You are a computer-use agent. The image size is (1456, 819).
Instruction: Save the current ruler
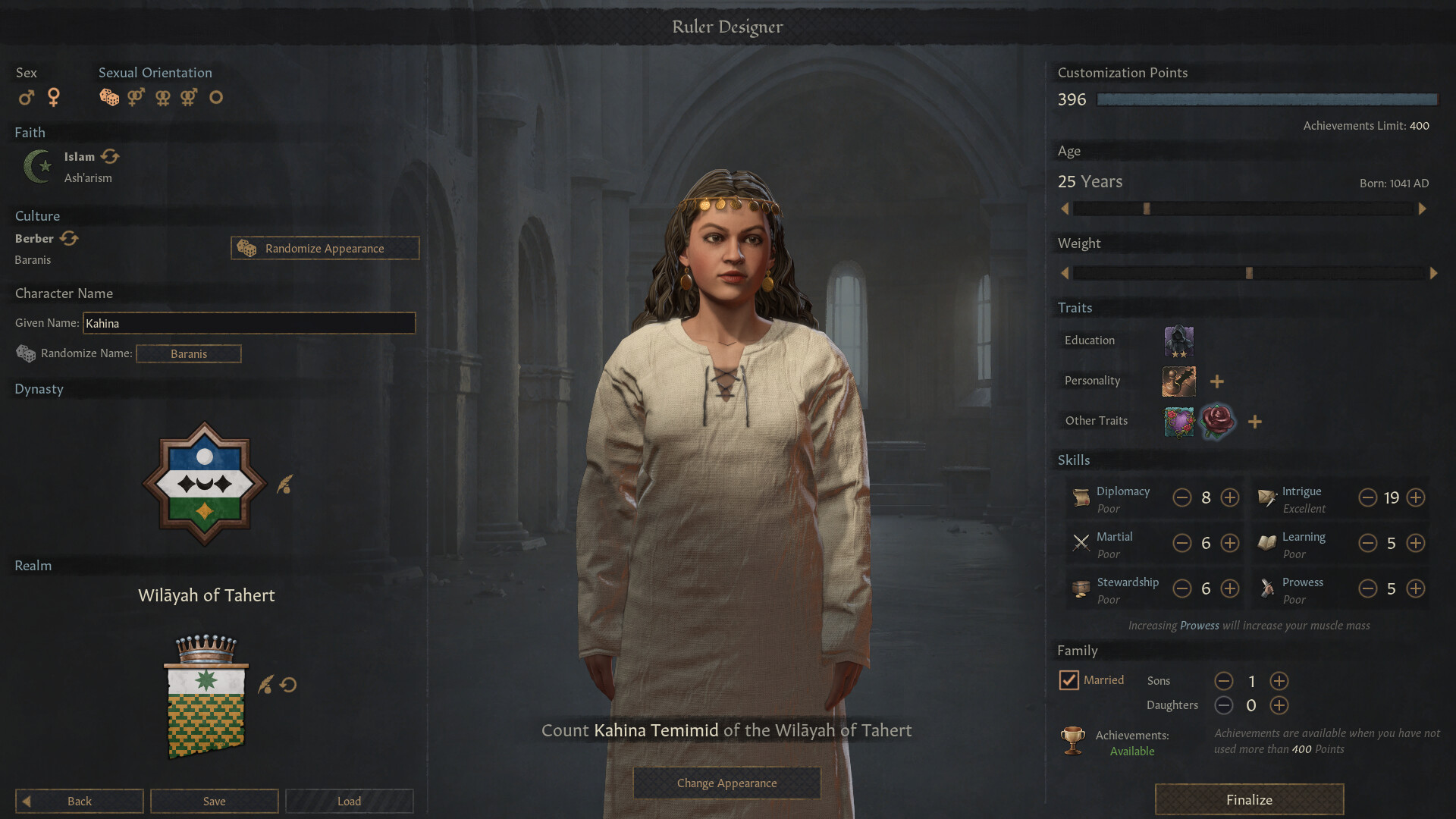pyautogui.click(x=214, y=801)
